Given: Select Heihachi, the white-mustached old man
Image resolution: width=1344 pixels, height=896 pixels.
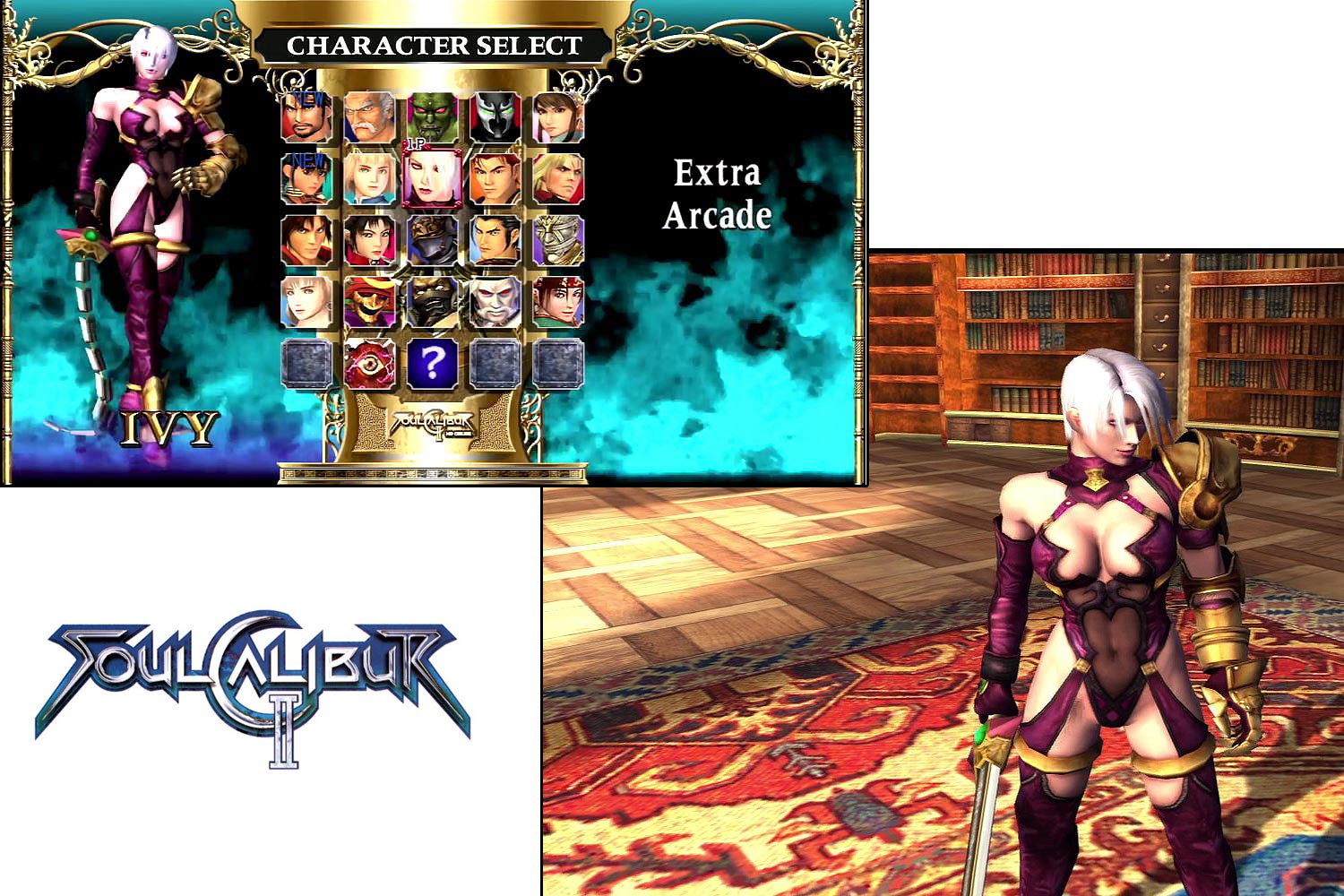Looking at the screenshot, I should [369, 115].
